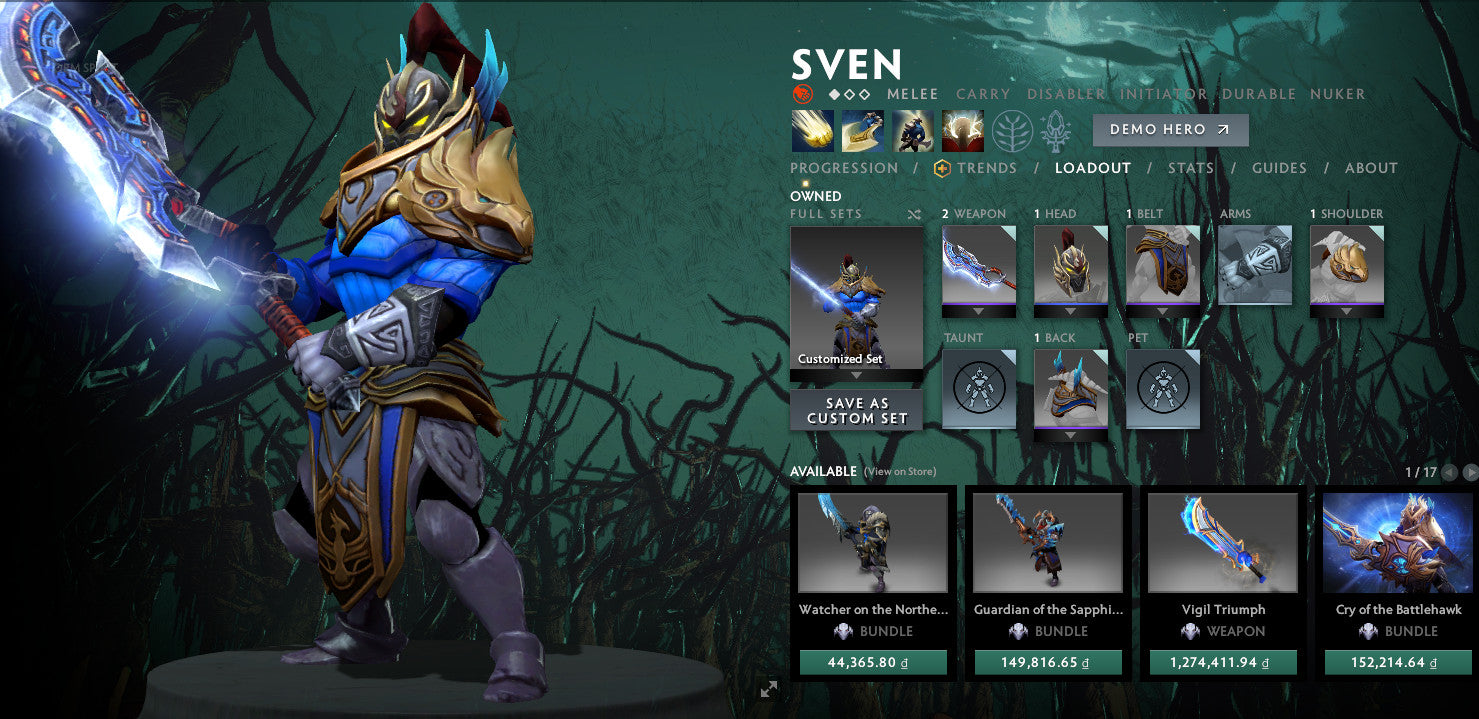Open the Weapon equipment slot
Screen dimensions: 1479x719
pyautogui.click(x=979, y=265)
